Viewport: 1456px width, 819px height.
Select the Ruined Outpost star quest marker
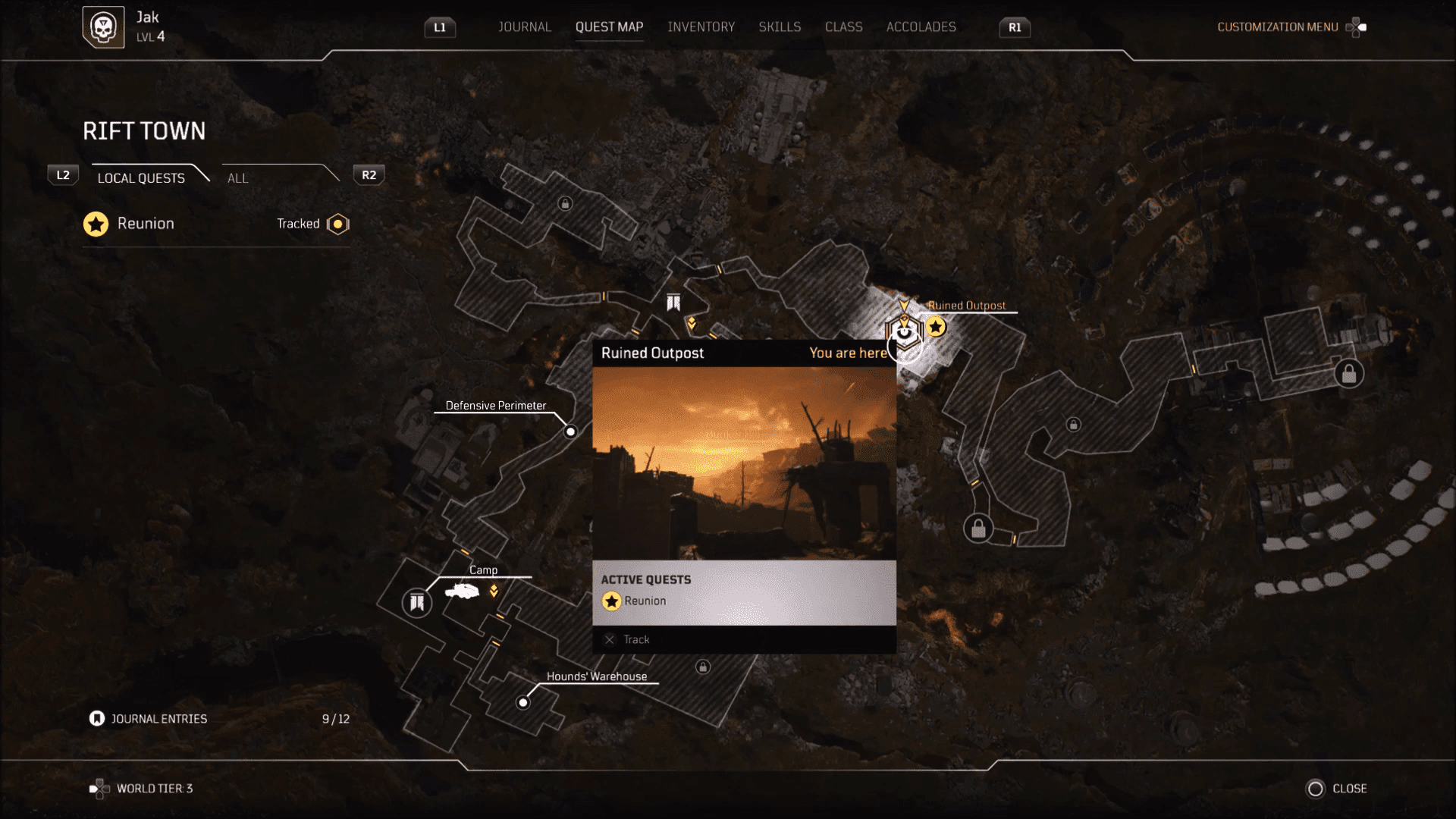point(936,326)
